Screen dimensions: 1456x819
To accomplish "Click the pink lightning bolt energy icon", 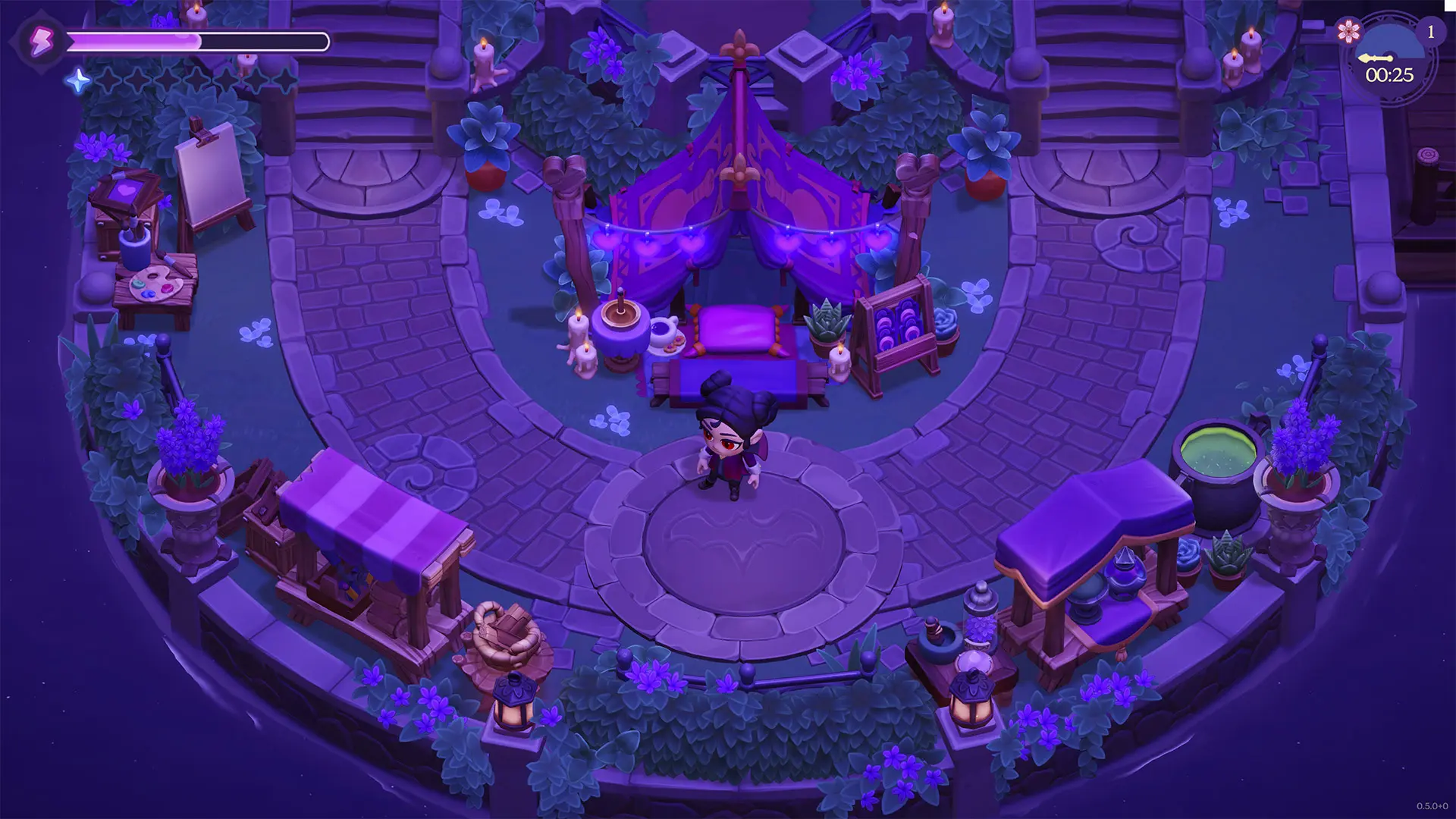I will pyautogui.click(x=40, y=41).
